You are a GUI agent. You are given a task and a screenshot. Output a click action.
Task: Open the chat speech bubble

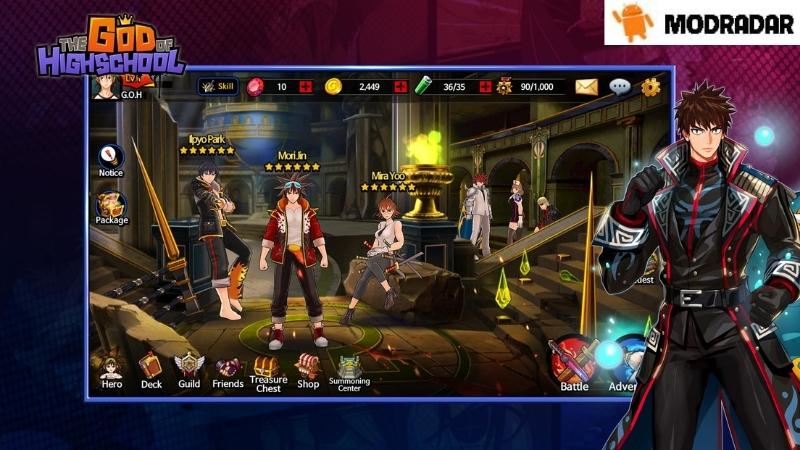tap(620, 87)
